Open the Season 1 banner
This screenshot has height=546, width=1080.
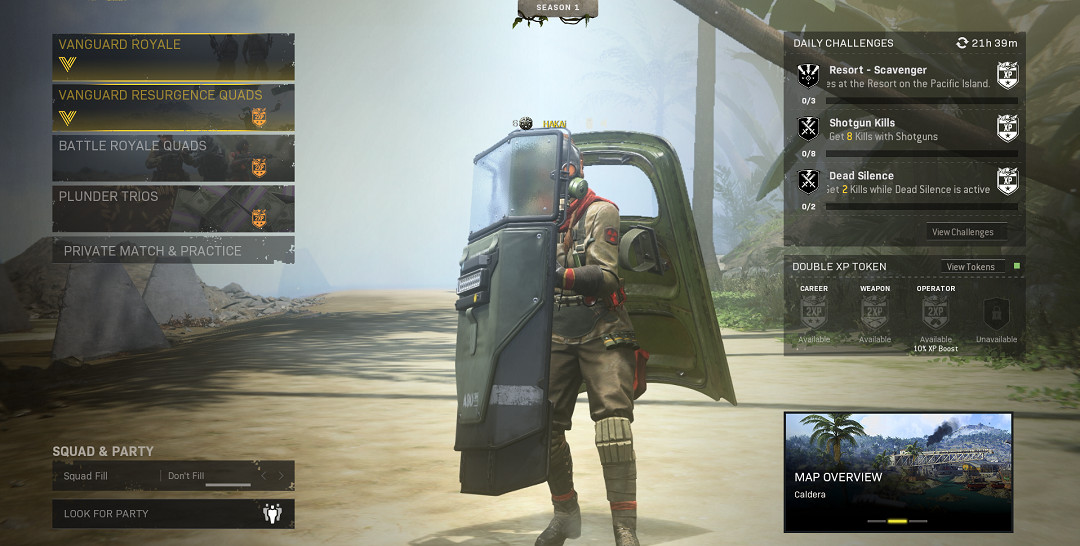(x=558, y=10)
